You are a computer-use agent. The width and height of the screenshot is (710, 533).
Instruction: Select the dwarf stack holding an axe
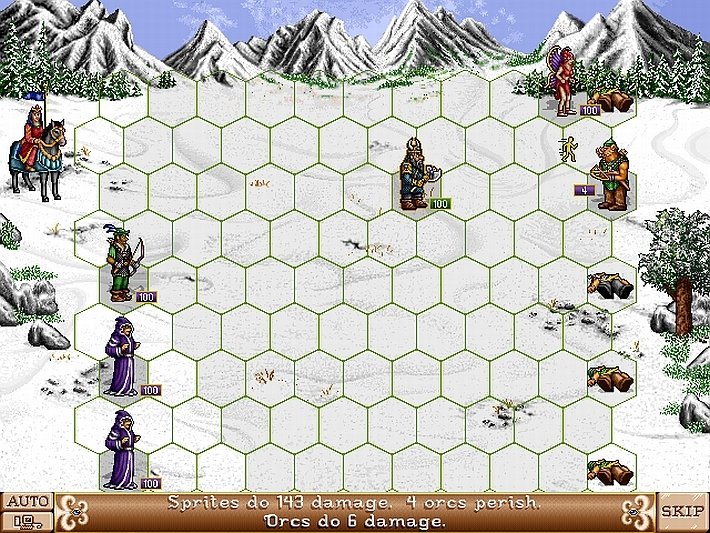point(412,175)
